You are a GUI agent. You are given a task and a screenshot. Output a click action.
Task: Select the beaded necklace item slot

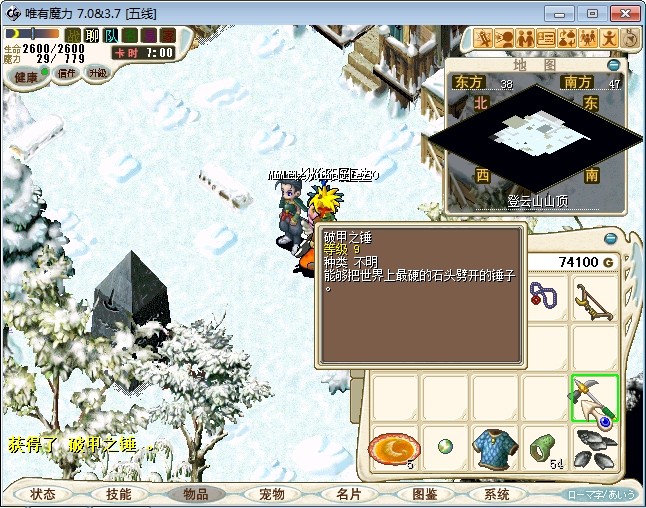click(543, 298)
